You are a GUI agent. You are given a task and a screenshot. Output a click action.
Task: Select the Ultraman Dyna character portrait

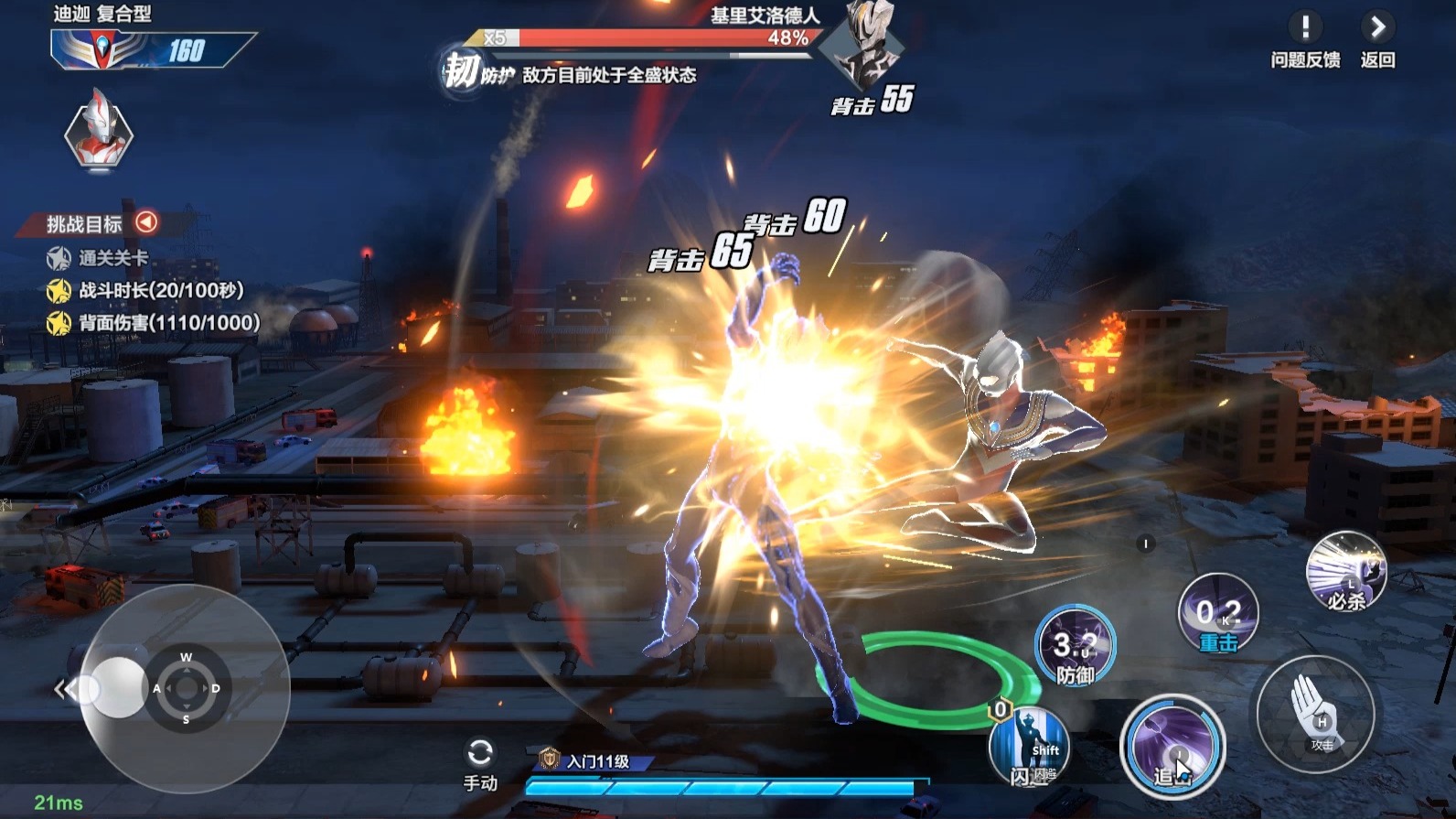pos(99,134)
